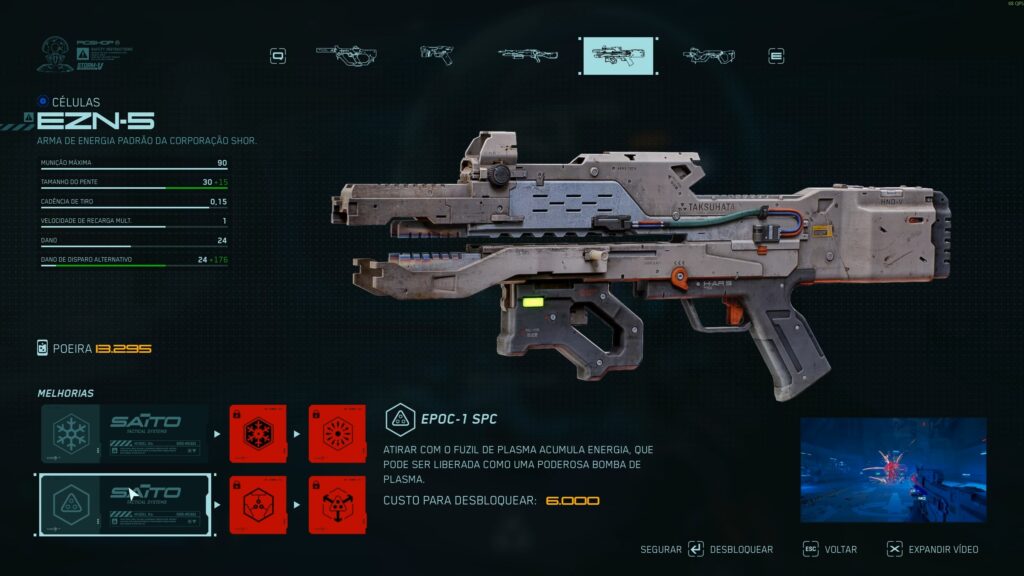The width and height of the screenshot is (1024, 576).
Task: Pick the locked red radial burst upgrade tile
Action: [x=337, y=434]
